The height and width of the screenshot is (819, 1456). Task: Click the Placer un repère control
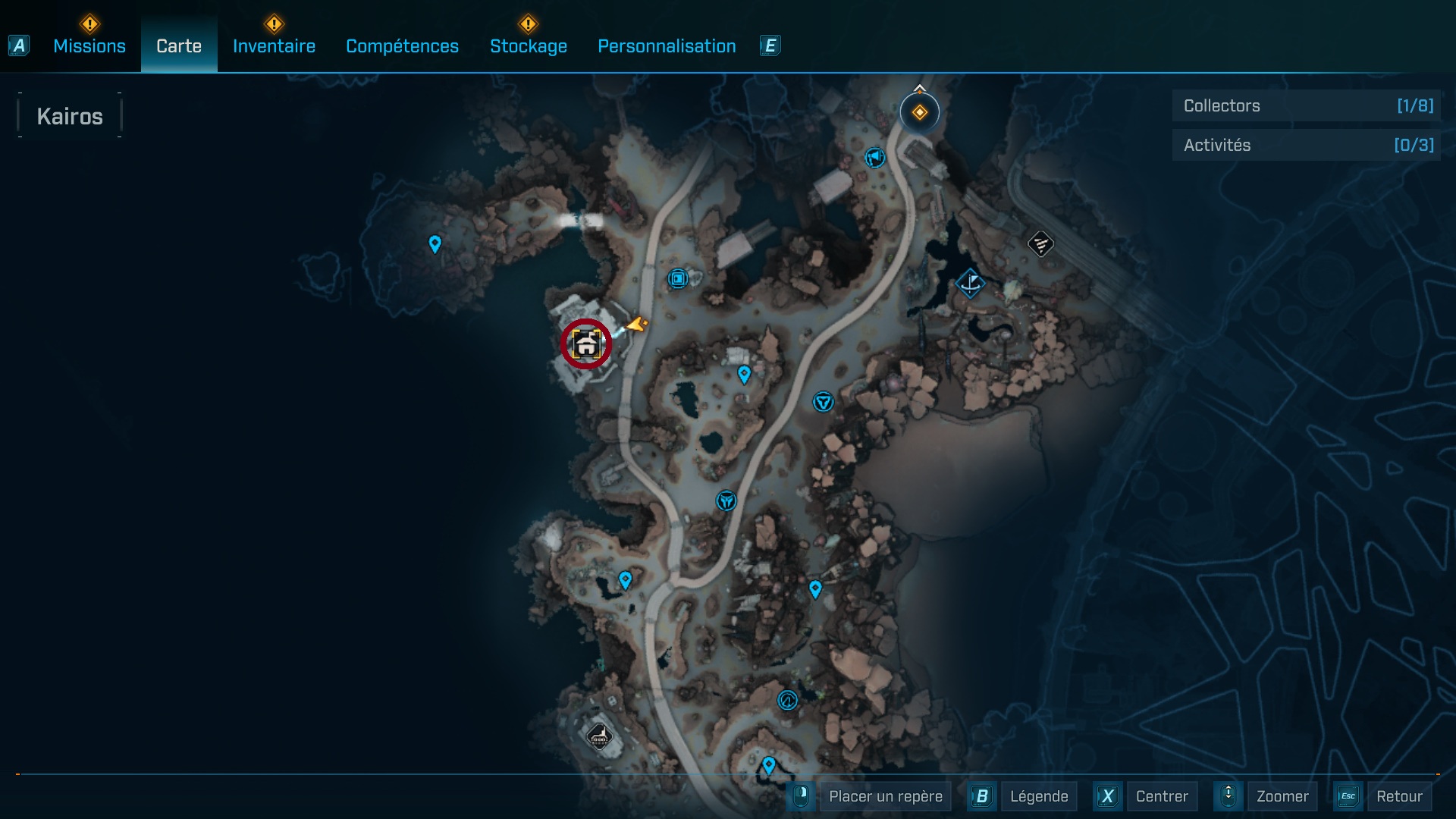[x=885, y=796]
